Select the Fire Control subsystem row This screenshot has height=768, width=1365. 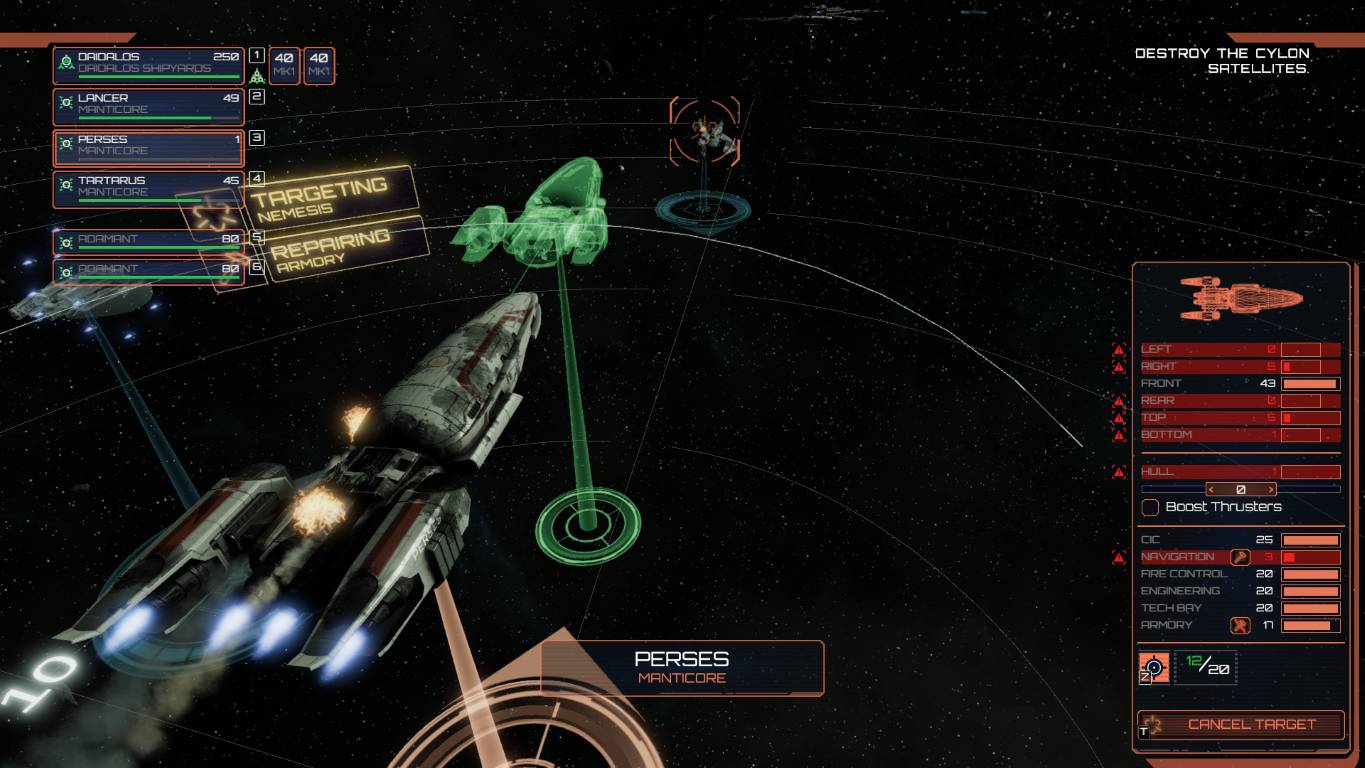click(1240, 574)
